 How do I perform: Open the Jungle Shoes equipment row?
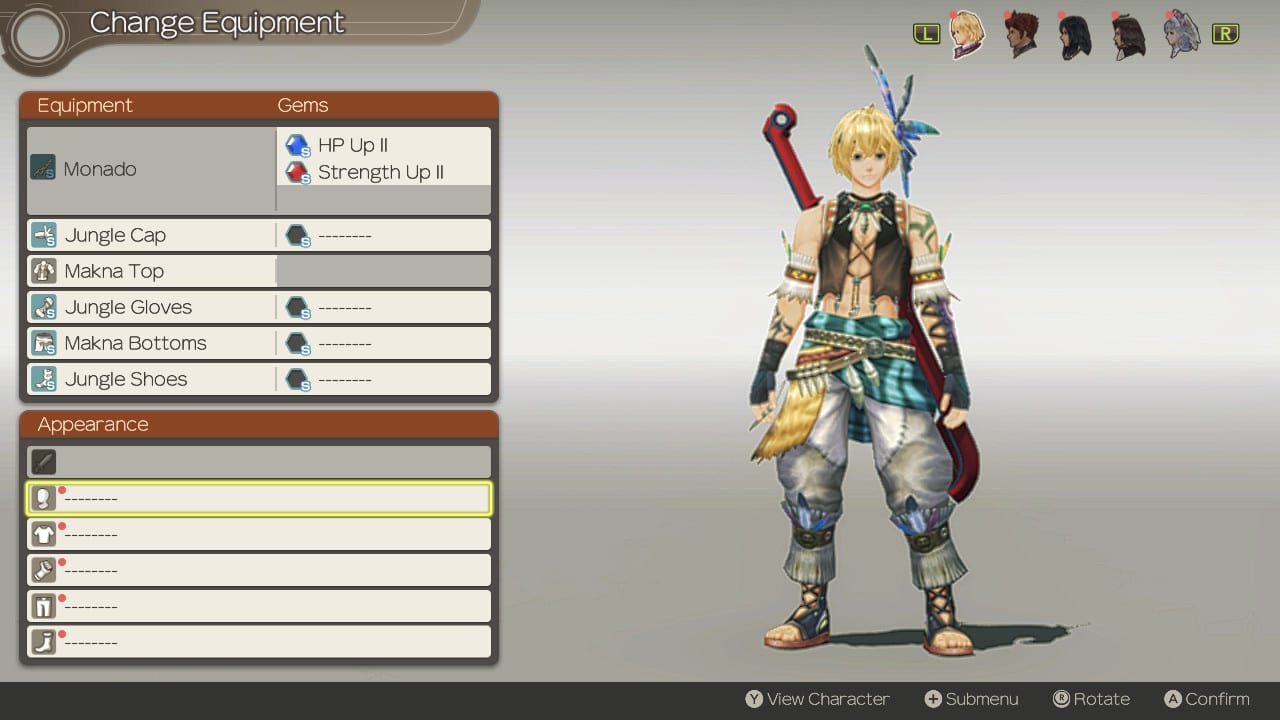[150, 379]
